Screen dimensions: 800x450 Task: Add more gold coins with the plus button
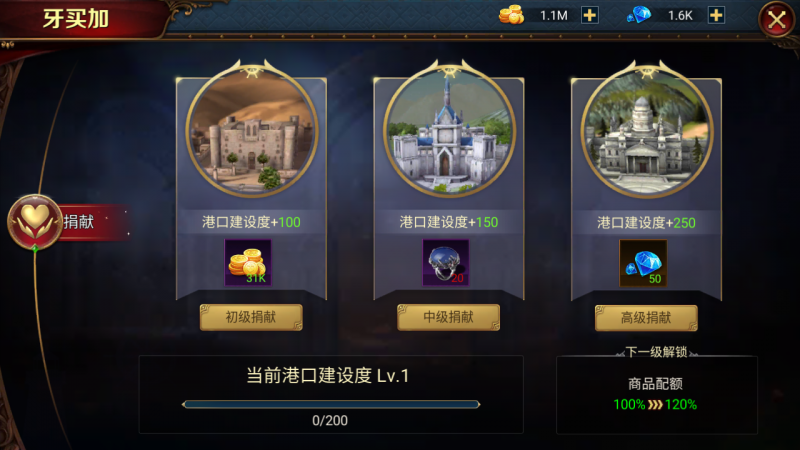(x=590, y=15)
